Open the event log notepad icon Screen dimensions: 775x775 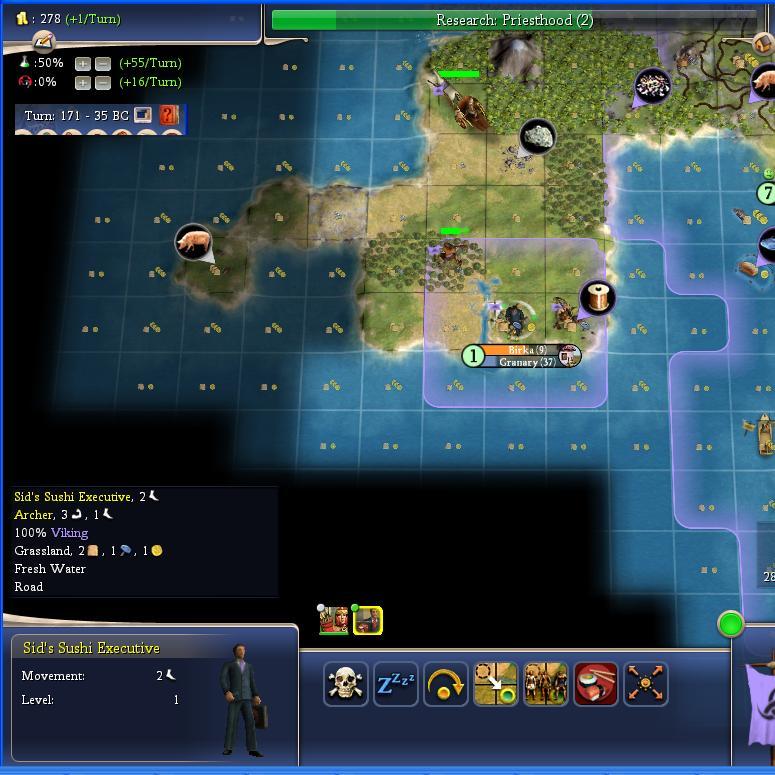coord(43,41)
